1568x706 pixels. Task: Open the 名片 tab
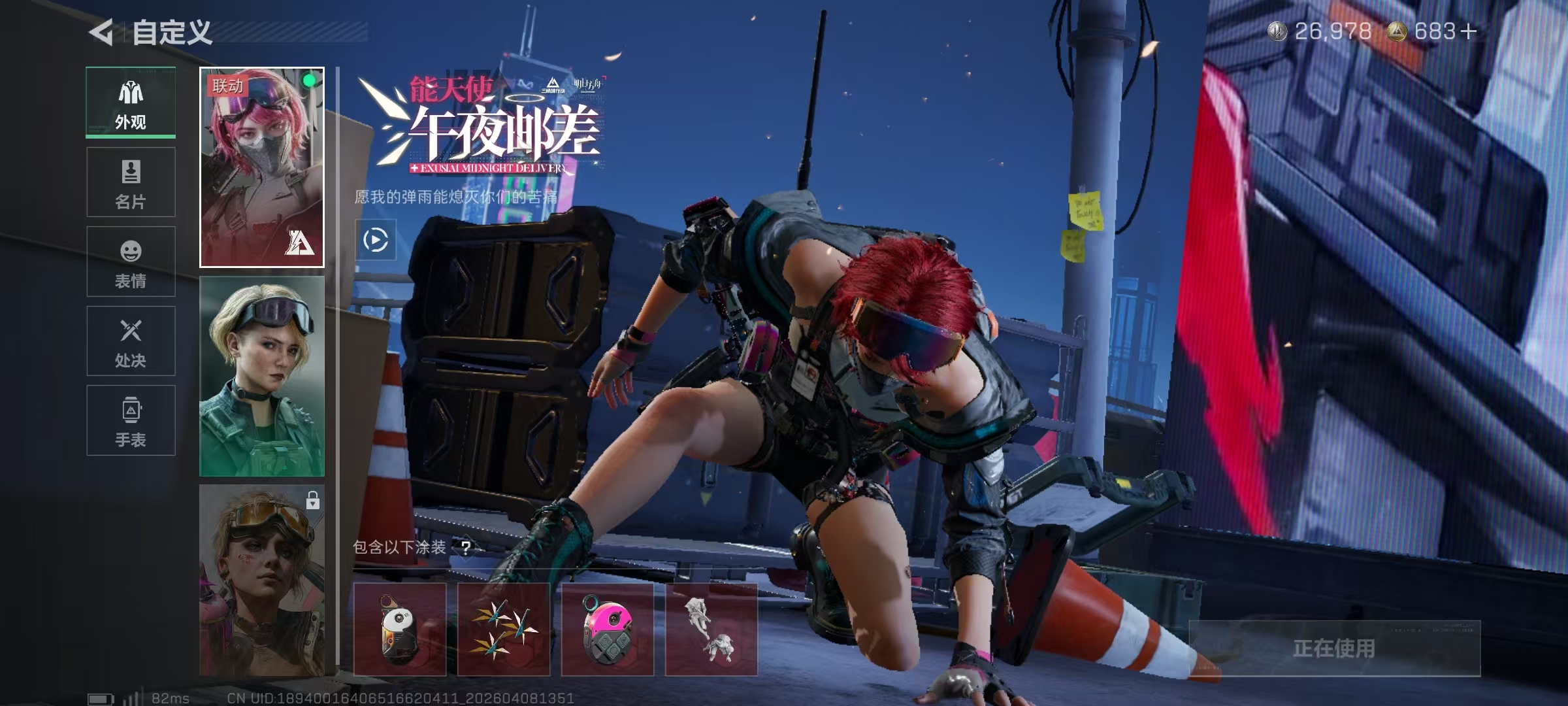click(x=131, y=182)
